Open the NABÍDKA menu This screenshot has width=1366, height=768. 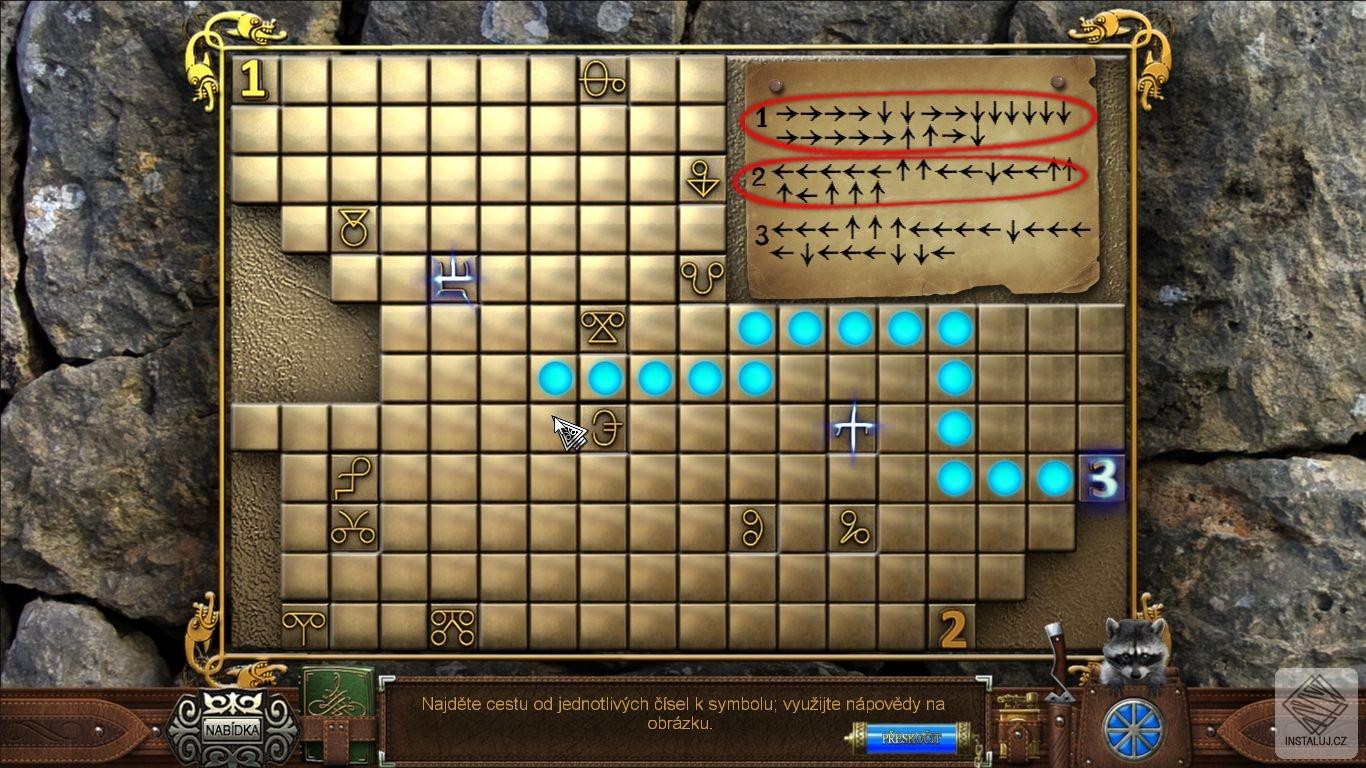231,728
